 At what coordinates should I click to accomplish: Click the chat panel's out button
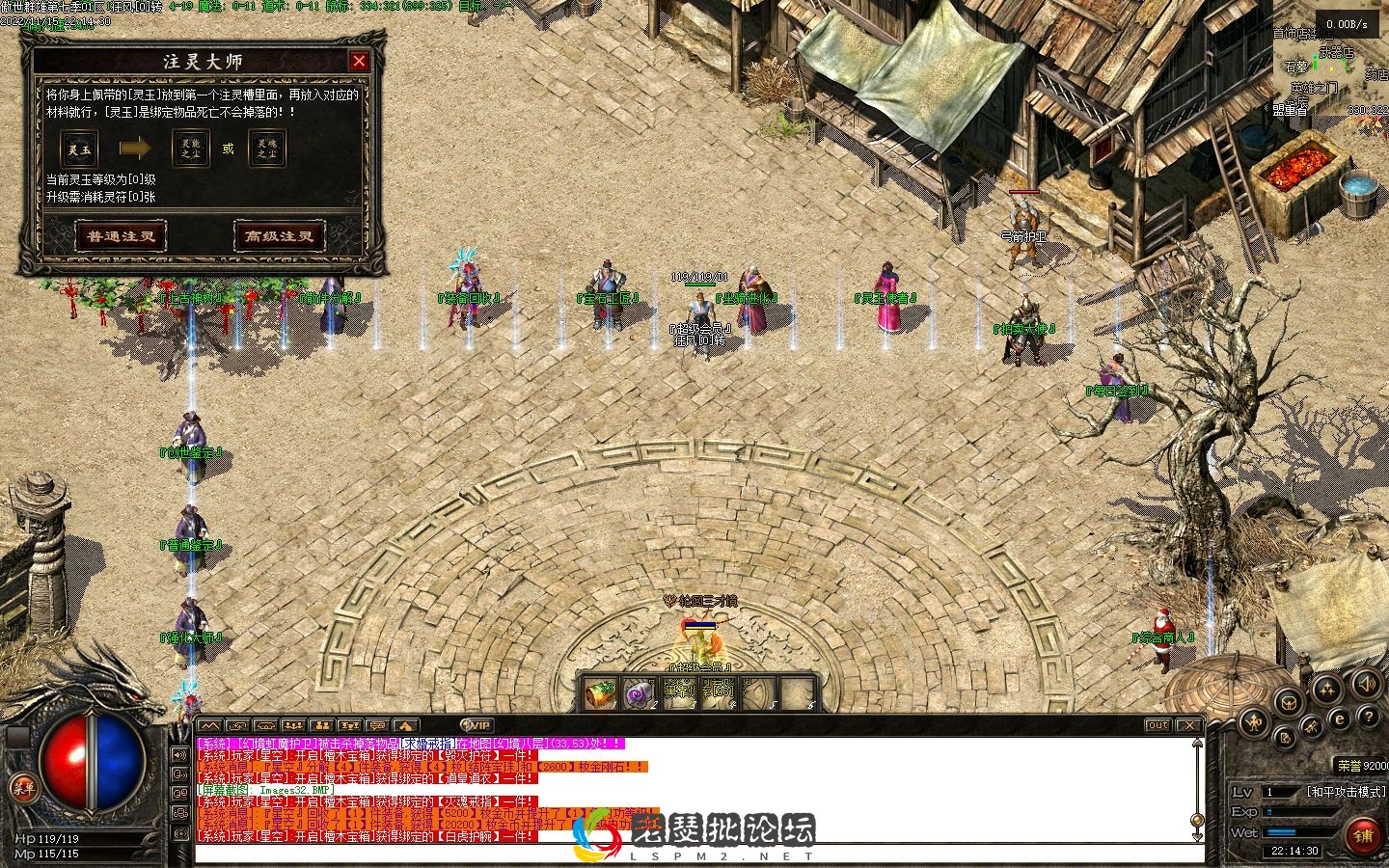pos(1157,725)
